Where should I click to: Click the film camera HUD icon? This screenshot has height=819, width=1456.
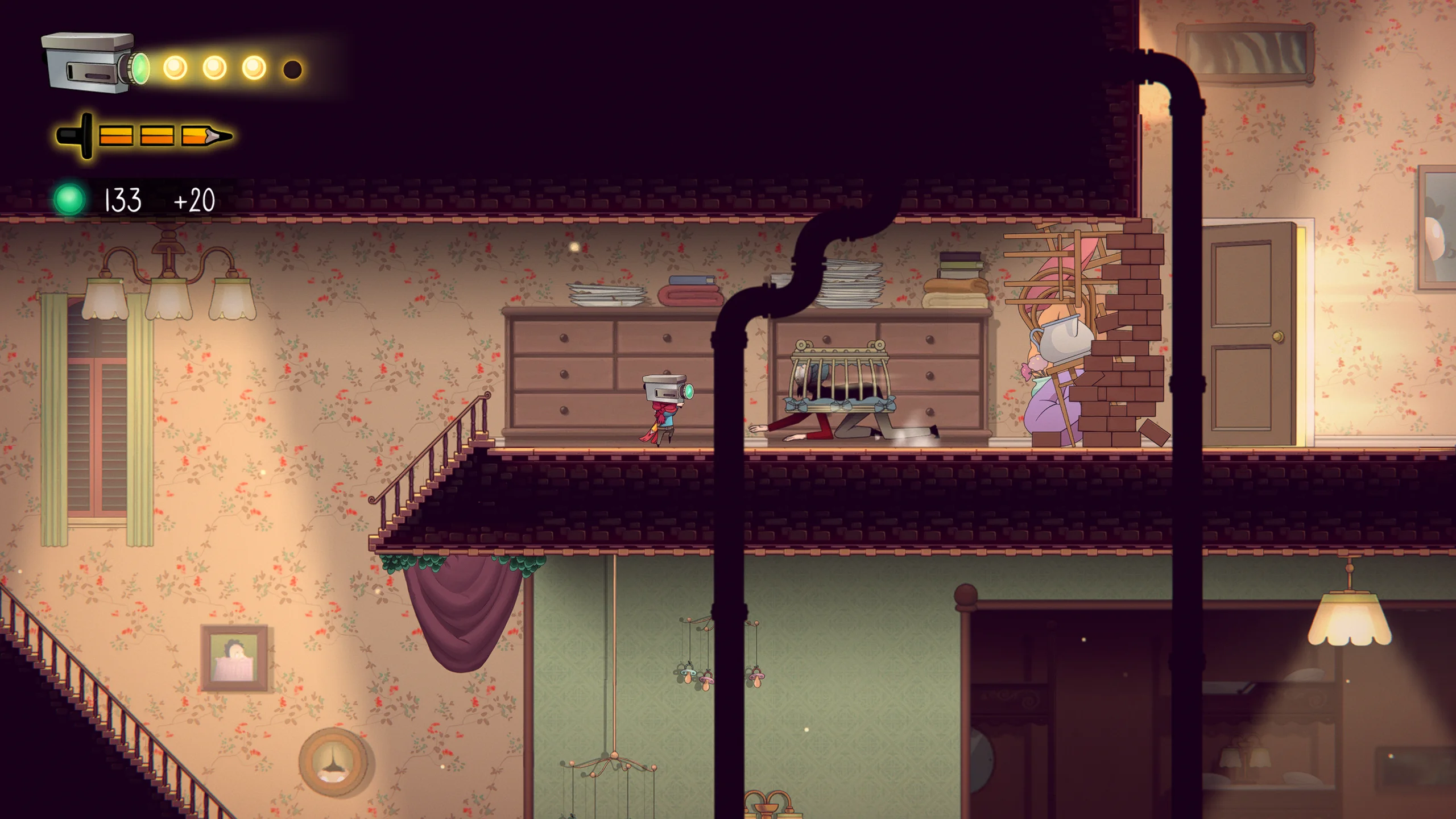click(x=94, y=63)
